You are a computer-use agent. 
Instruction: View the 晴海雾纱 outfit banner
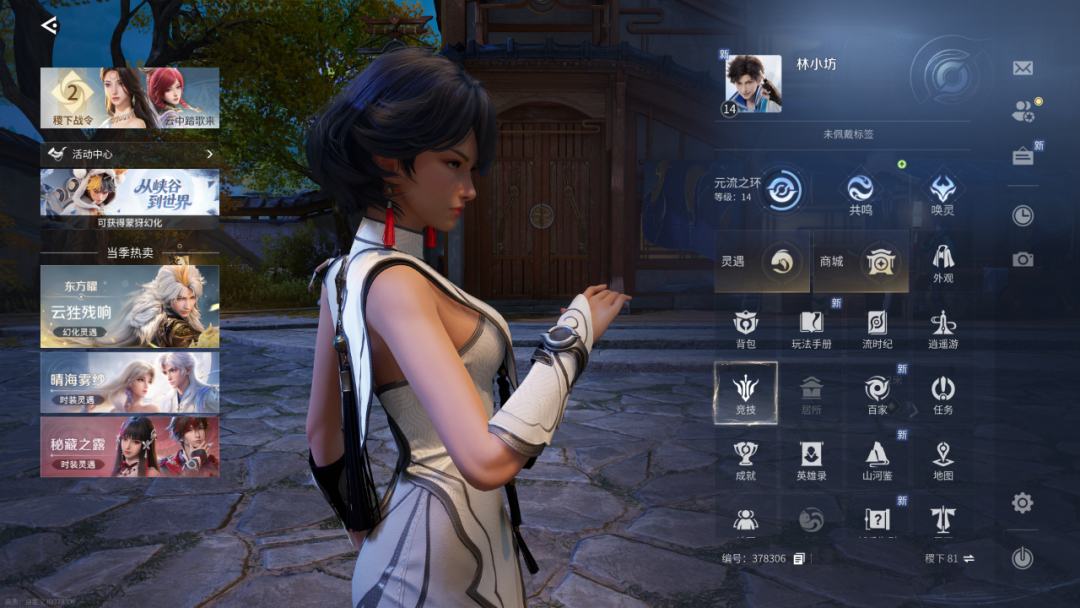click(x=130, y=382)
